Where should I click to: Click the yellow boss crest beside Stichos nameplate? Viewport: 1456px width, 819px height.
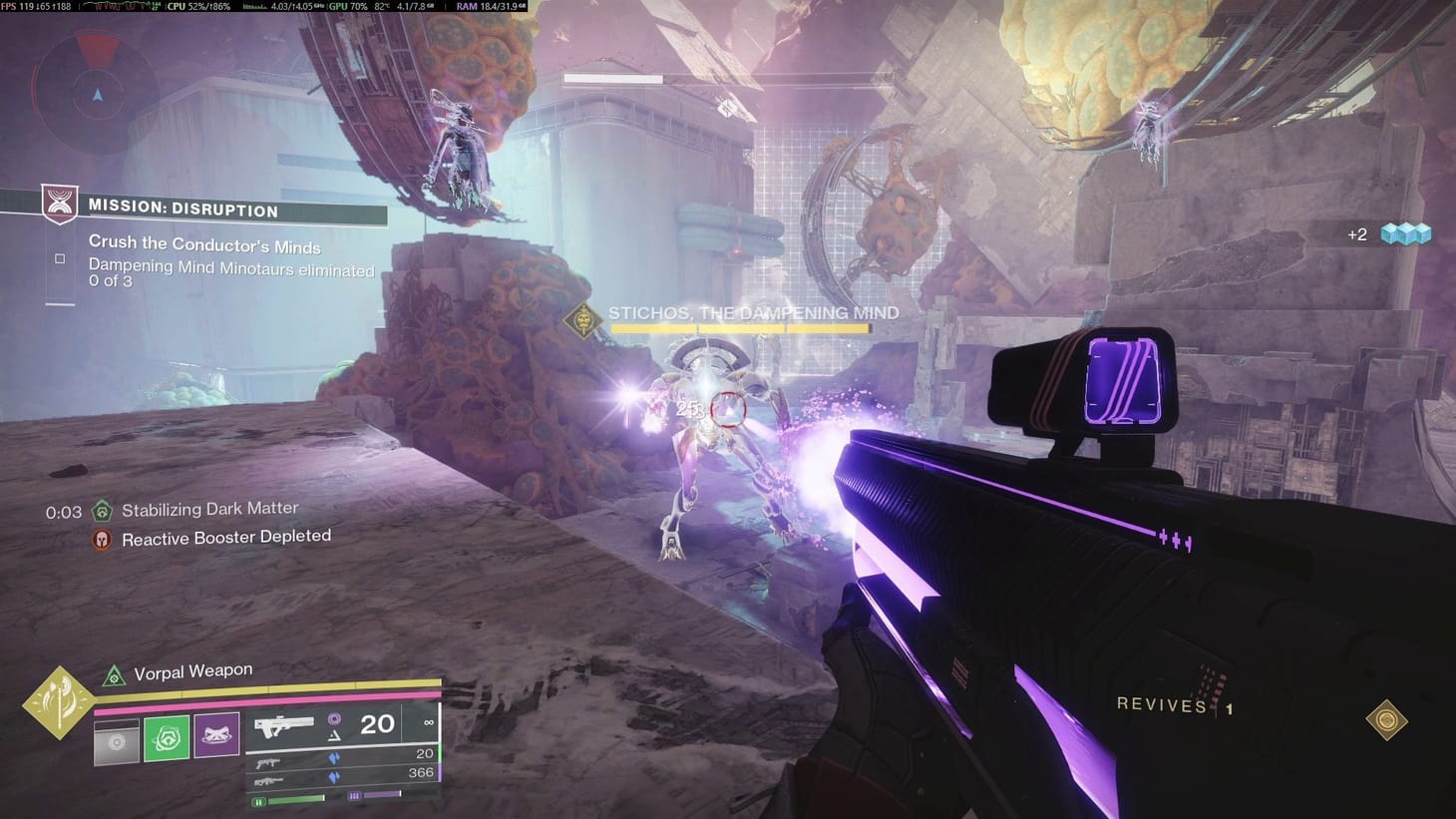click(582, 319)
